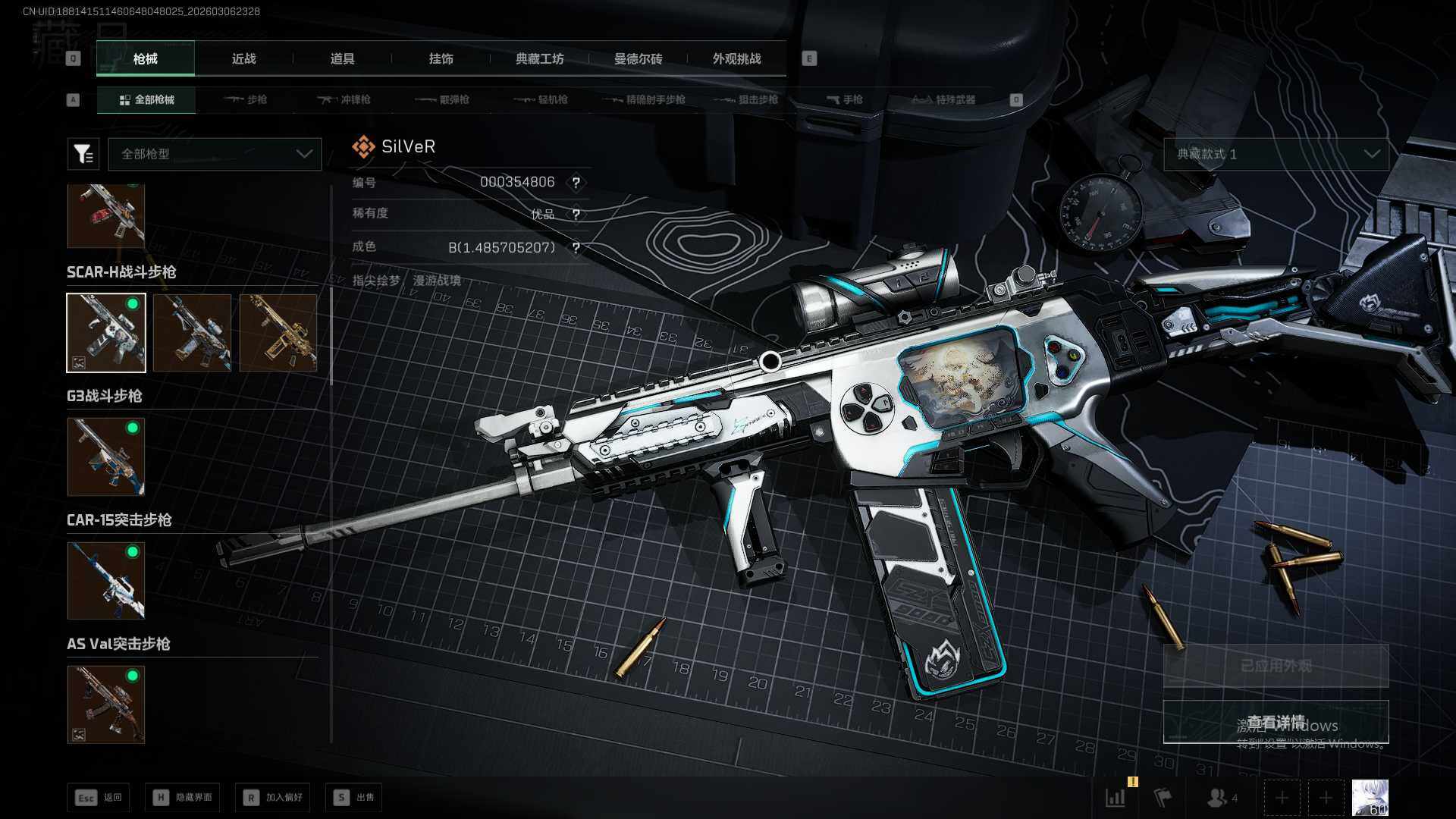The image size is (1456, 819).
Task: Go to the 外观挑战 tab
Action: pyautogui.click(x=736, y=58)
